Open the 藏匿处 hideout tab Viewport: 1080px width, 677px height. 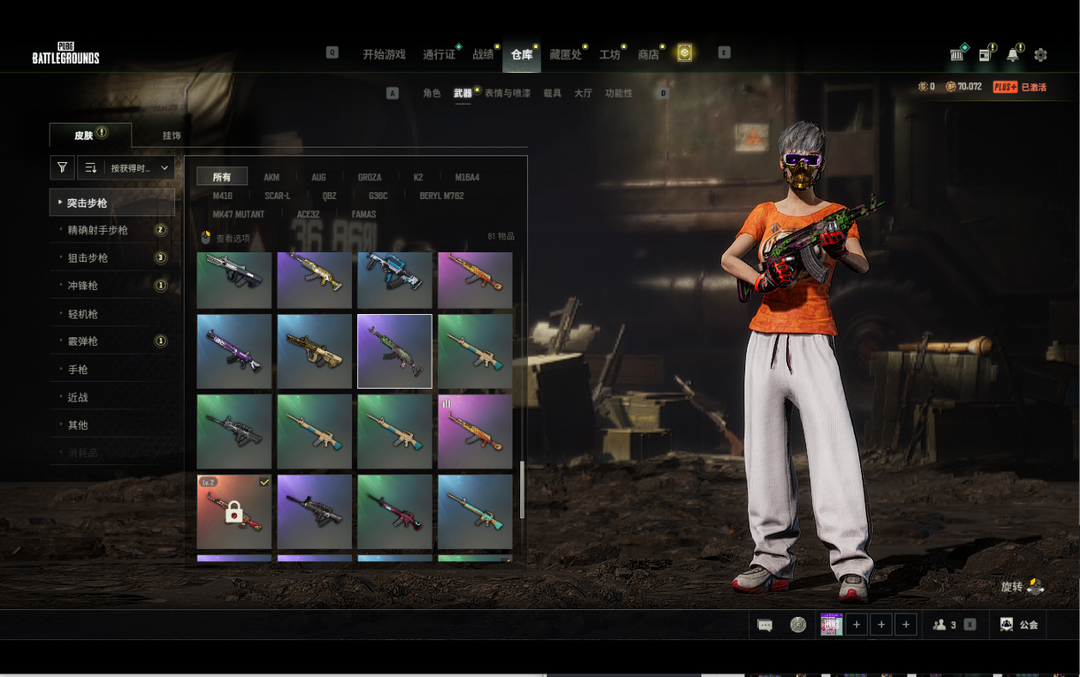[x=565, y=54]
